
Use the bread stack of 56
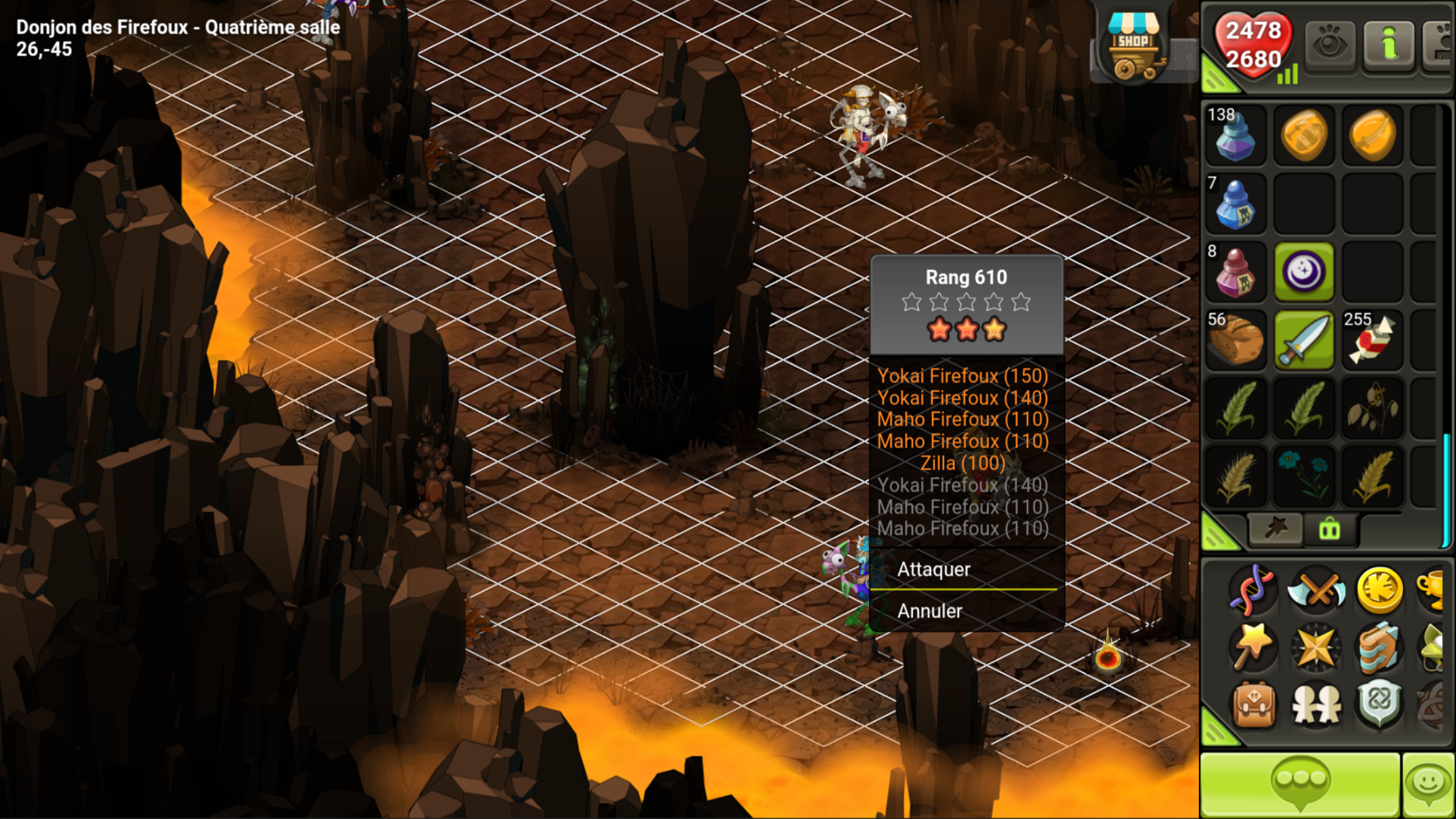[1235, 340]
